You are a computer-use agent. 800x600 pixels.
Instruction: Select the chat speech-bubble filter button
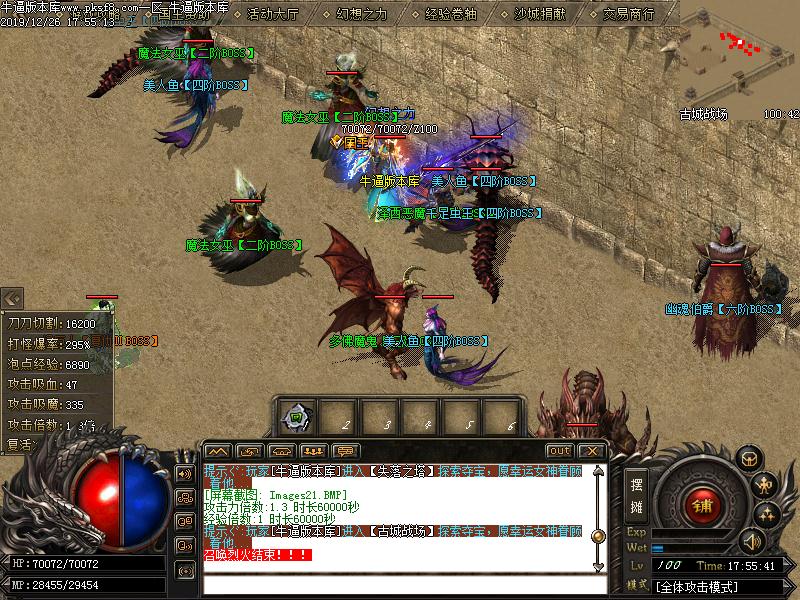(346, 451)
